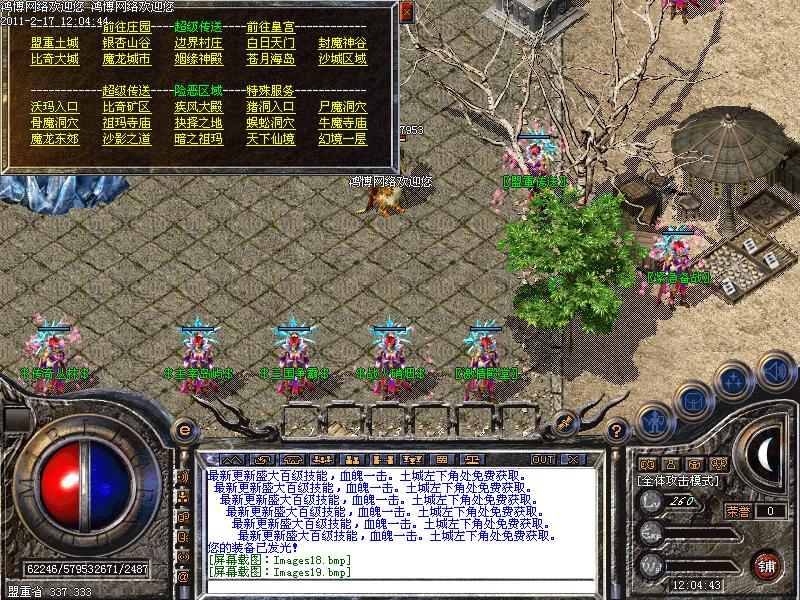Click the round orange e button
The width and height of the screenshot is (800, 600).
click(182, 430)
